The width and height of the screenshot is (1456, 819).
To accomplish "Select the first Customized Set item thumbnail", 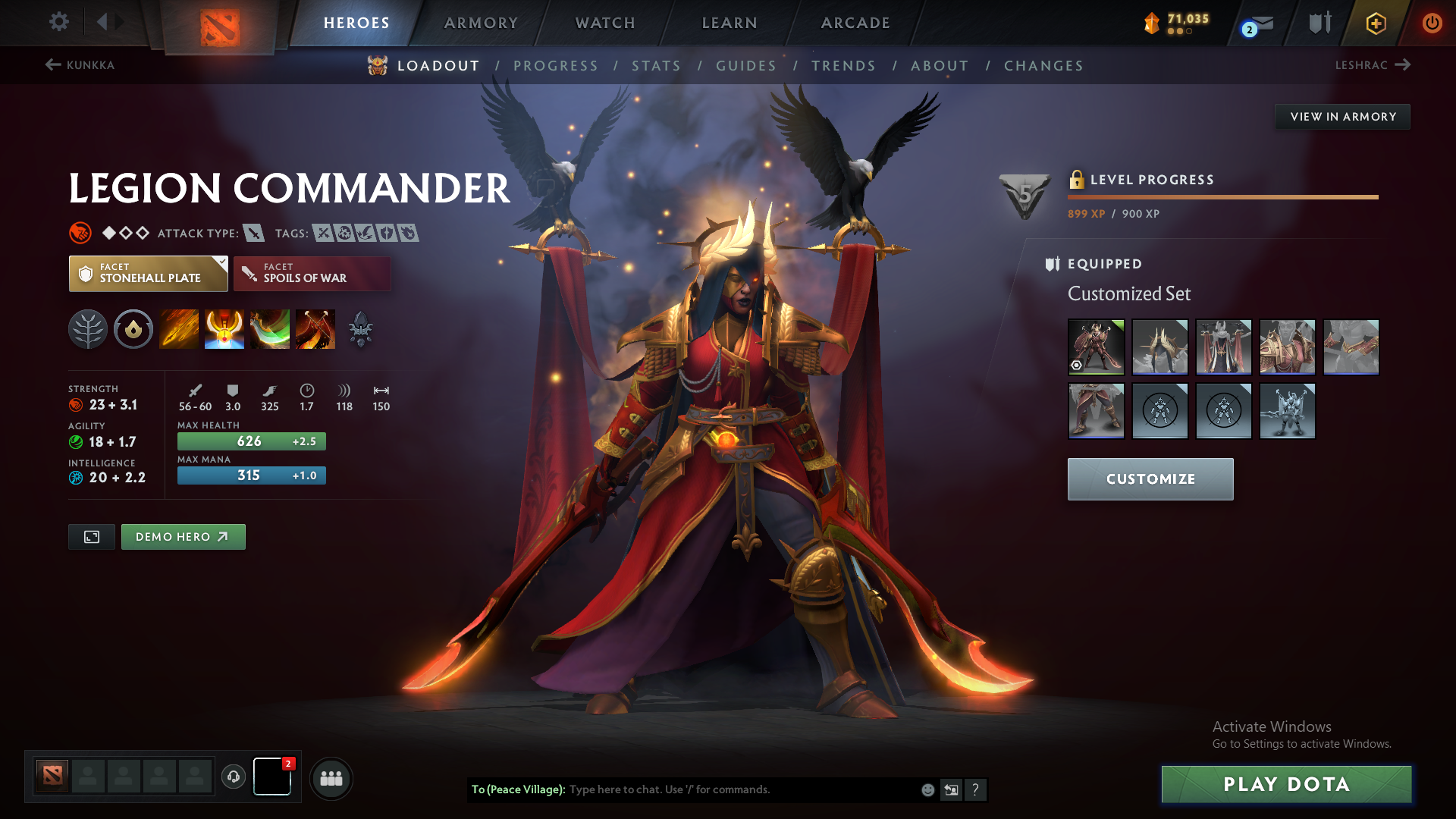I will point(1096,347).
